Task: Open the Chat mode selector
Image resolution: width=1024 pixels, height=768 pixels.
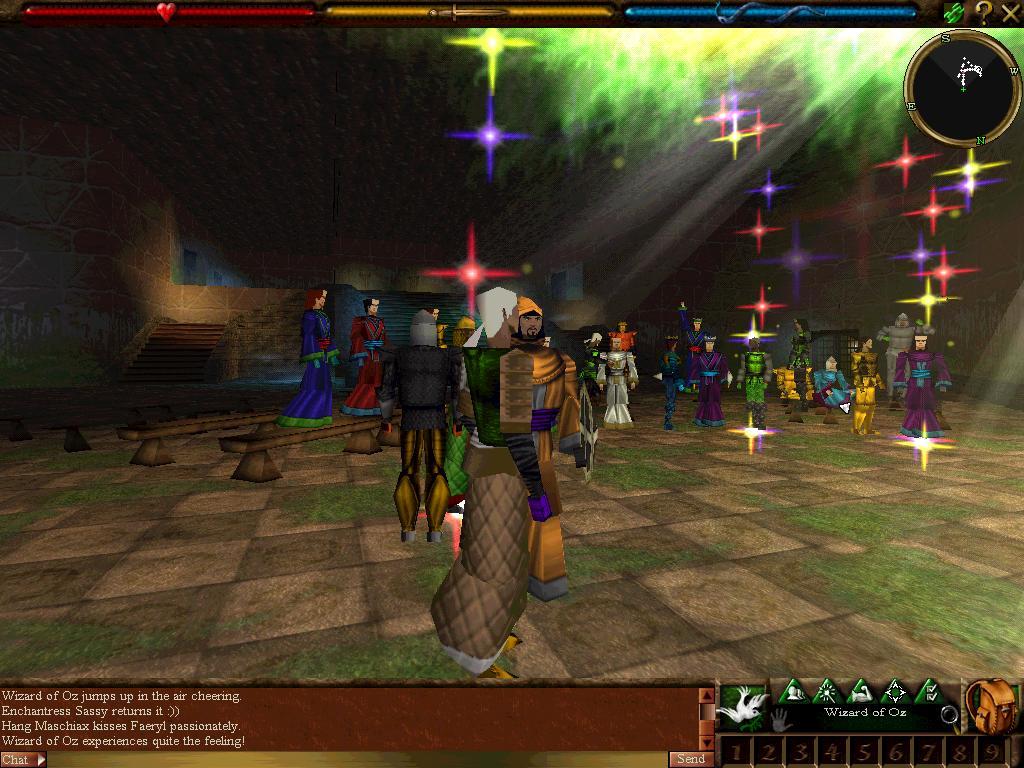Action: pyautogui.click(x=23, y=760)
